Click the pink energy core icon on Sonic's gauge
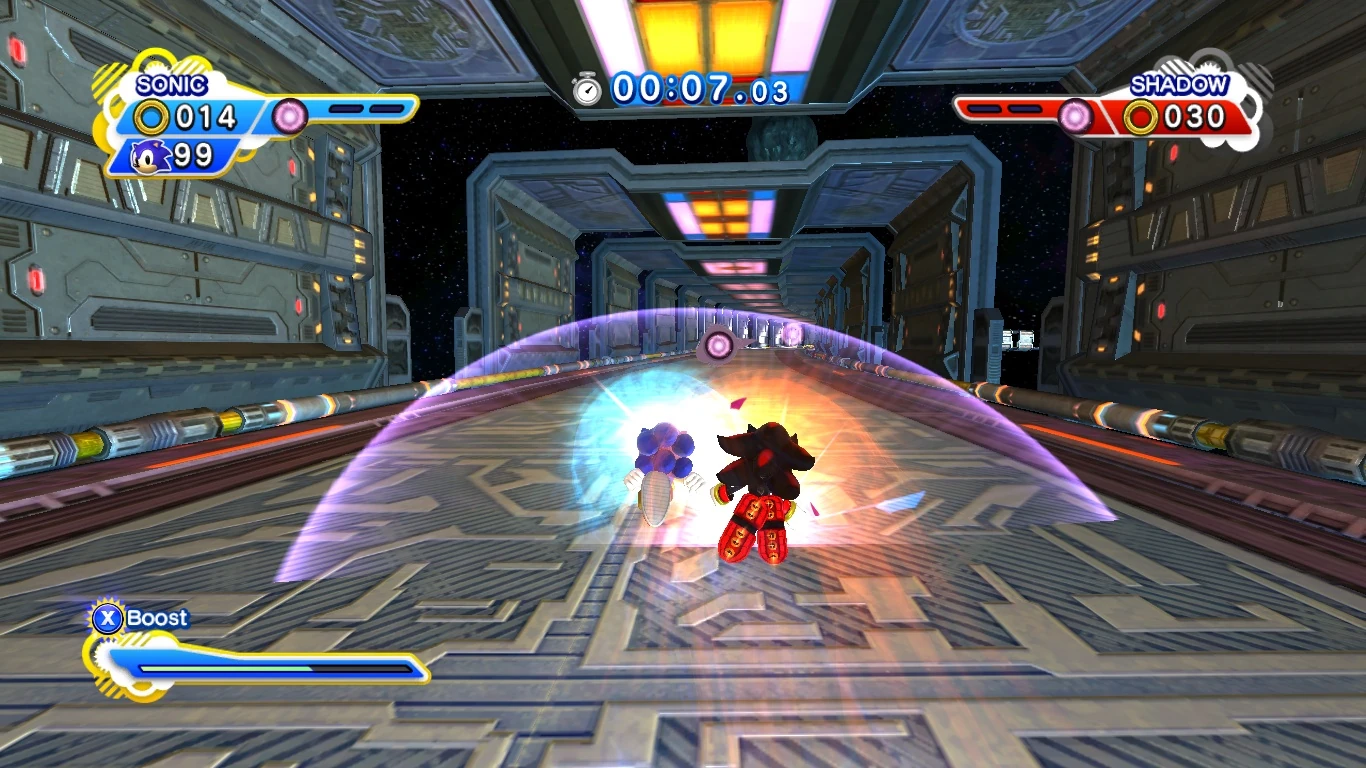The width and height of the screenshot is (1366, 768). click(290, 116)
